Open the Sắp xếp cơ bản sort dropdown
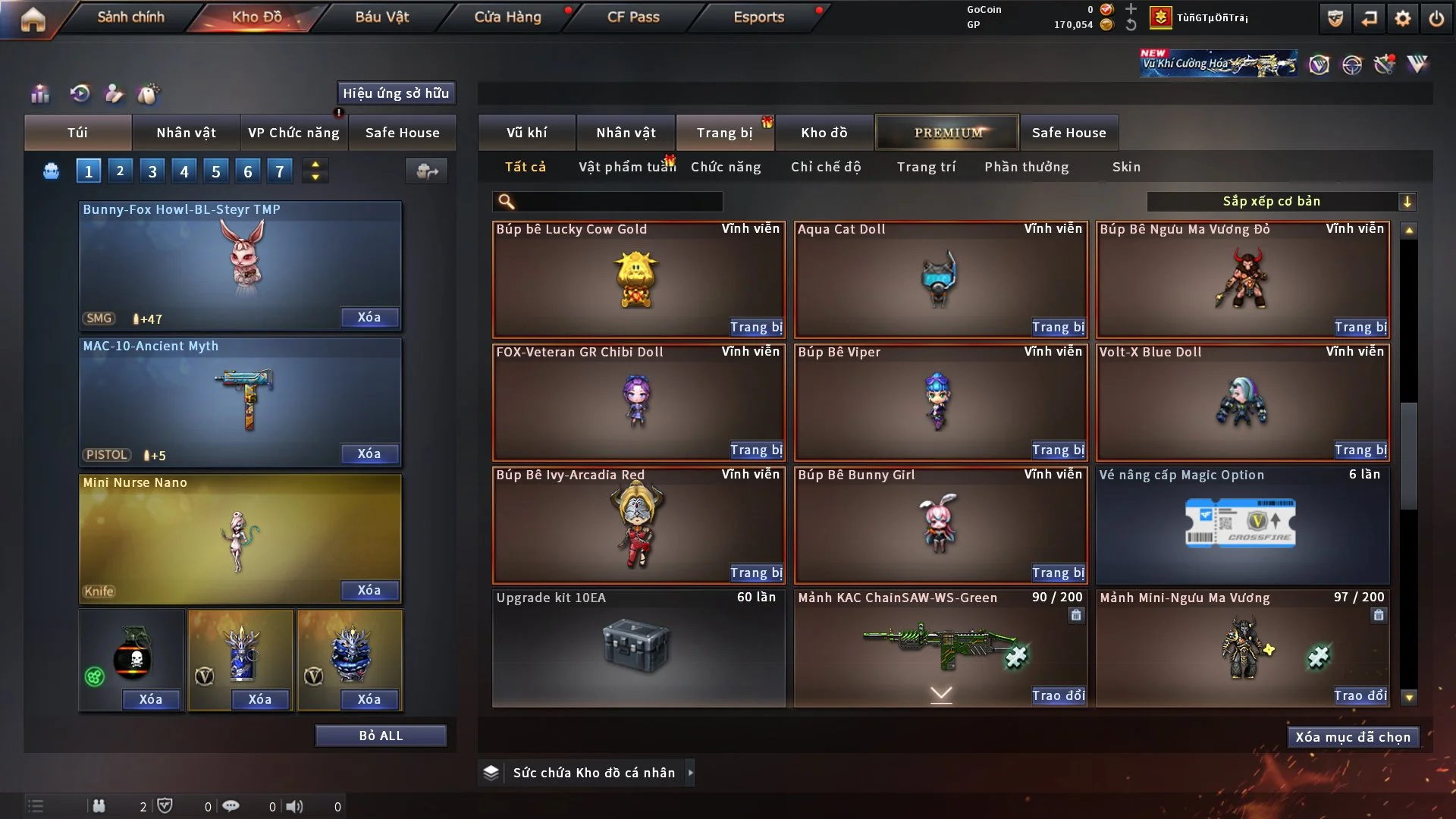This screenshot has width=1456, height=819. pyautogui.click(x=1281, y=201)
